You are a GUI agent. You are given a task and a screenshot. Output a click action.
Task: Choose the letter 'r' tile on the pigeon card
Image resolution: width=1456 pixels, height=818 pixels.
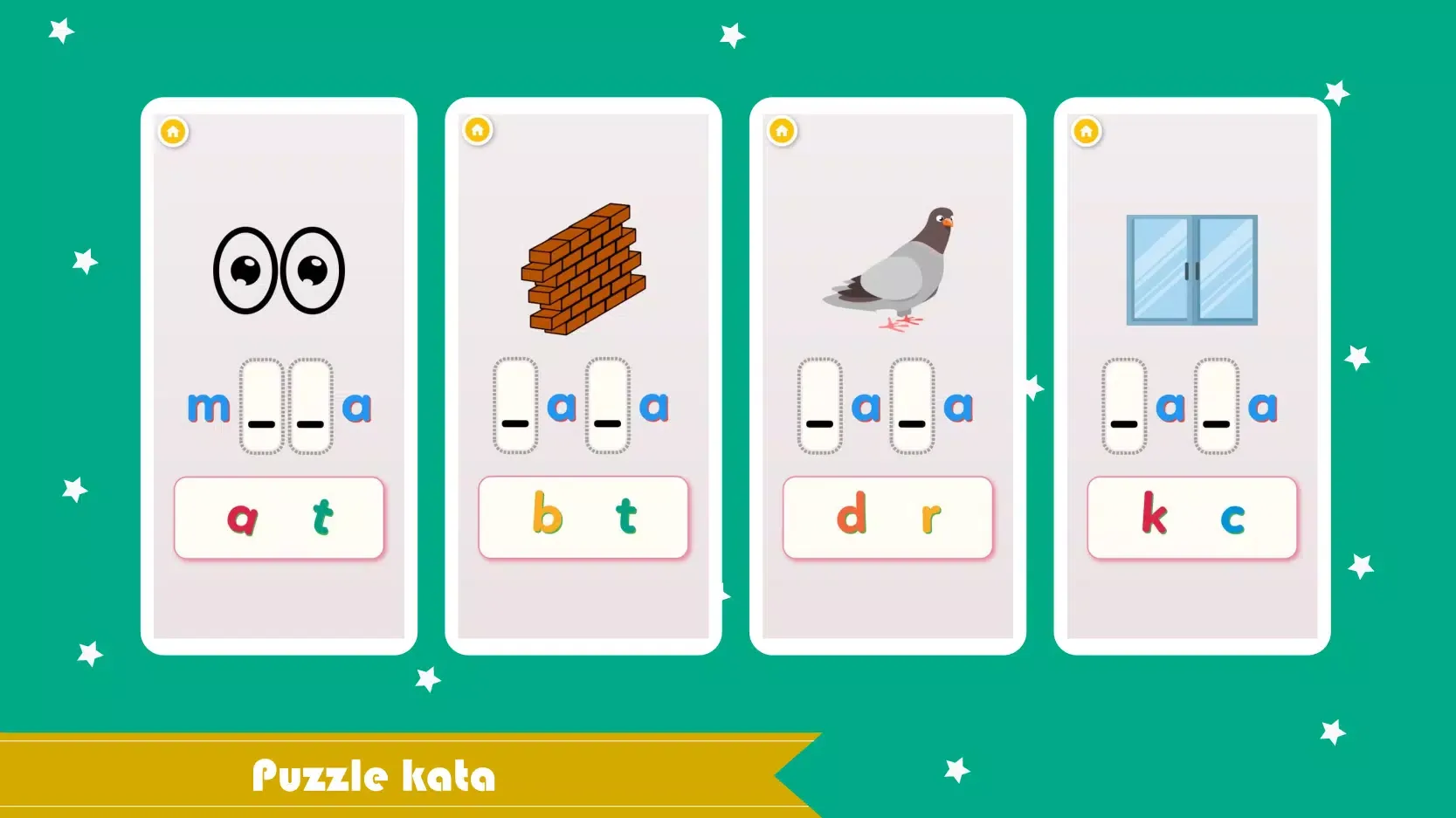point(928,517)
